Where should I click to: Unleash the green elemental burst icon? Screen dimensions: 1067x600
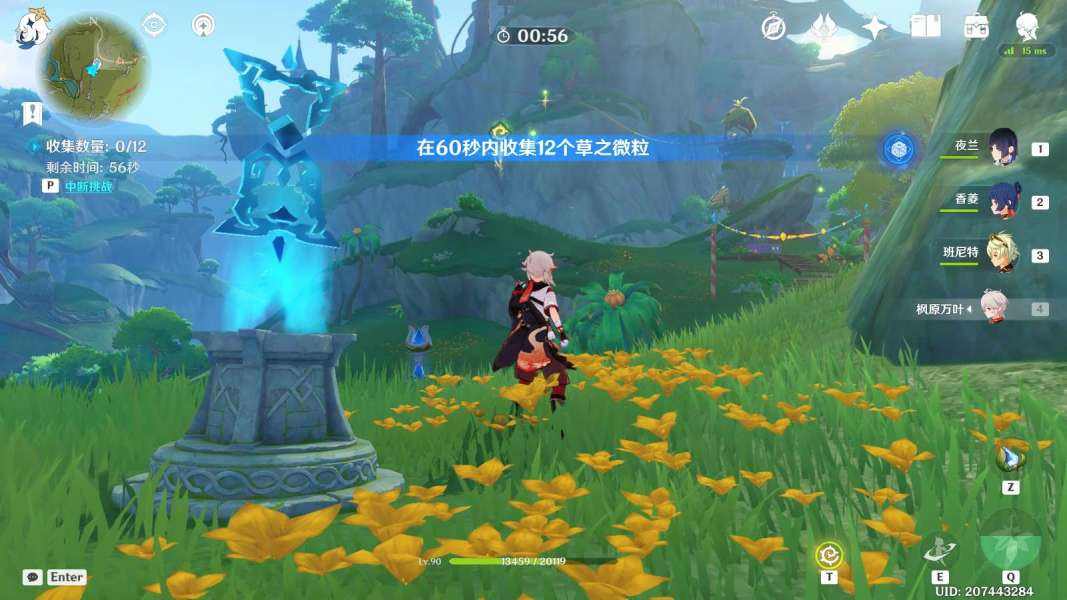pyautogui.click(x=1011, y=541)
